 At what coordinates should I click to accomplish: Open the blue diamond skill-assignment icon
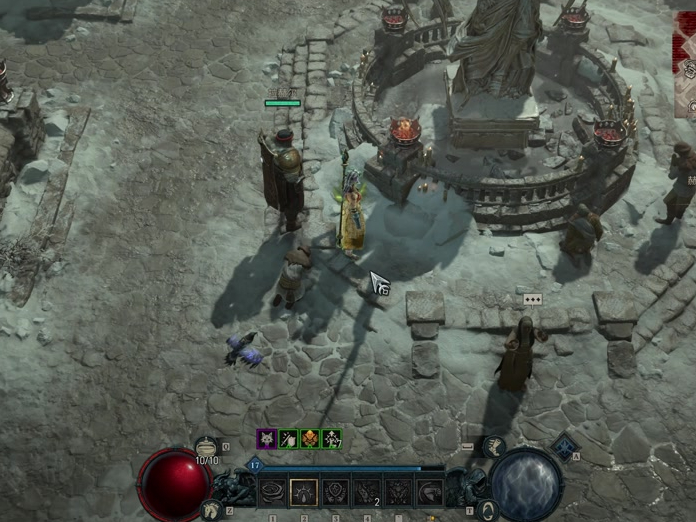565,447
